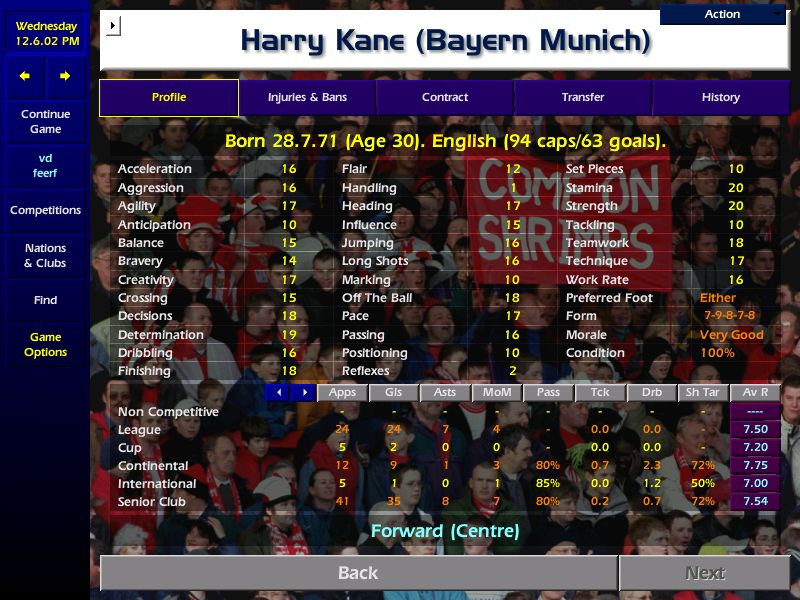
Task: Click the Next button
Action: pos(705,573)
